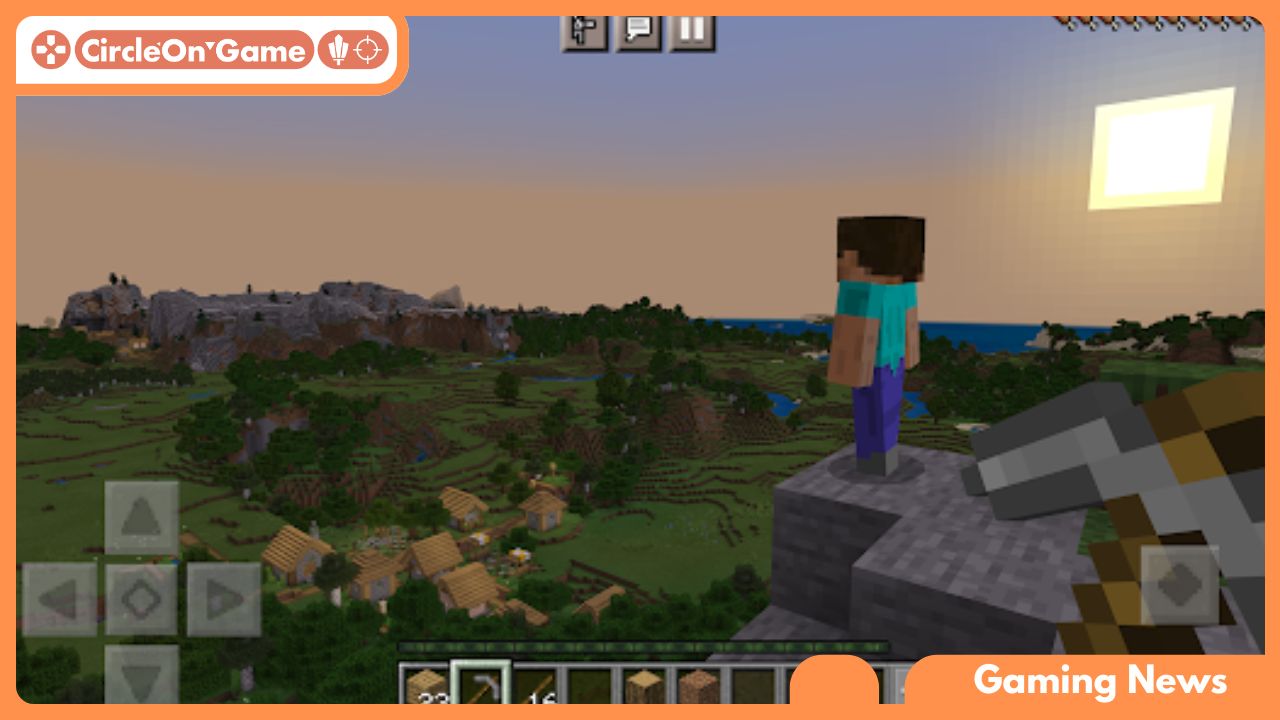Click the CircleOn Game text logo
Image resolution: width=1280 pixels, height=720 pixels.
[194, 48]
